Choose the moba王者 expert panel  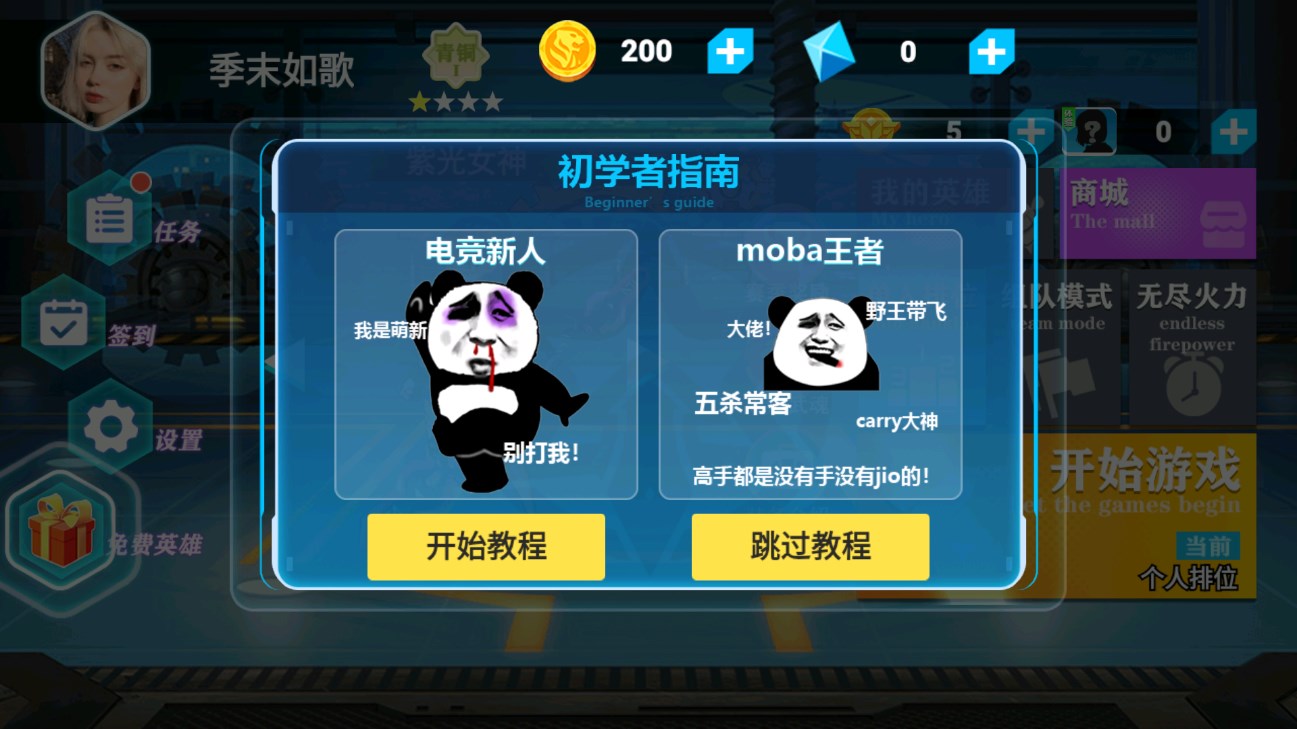coord(810,365)
